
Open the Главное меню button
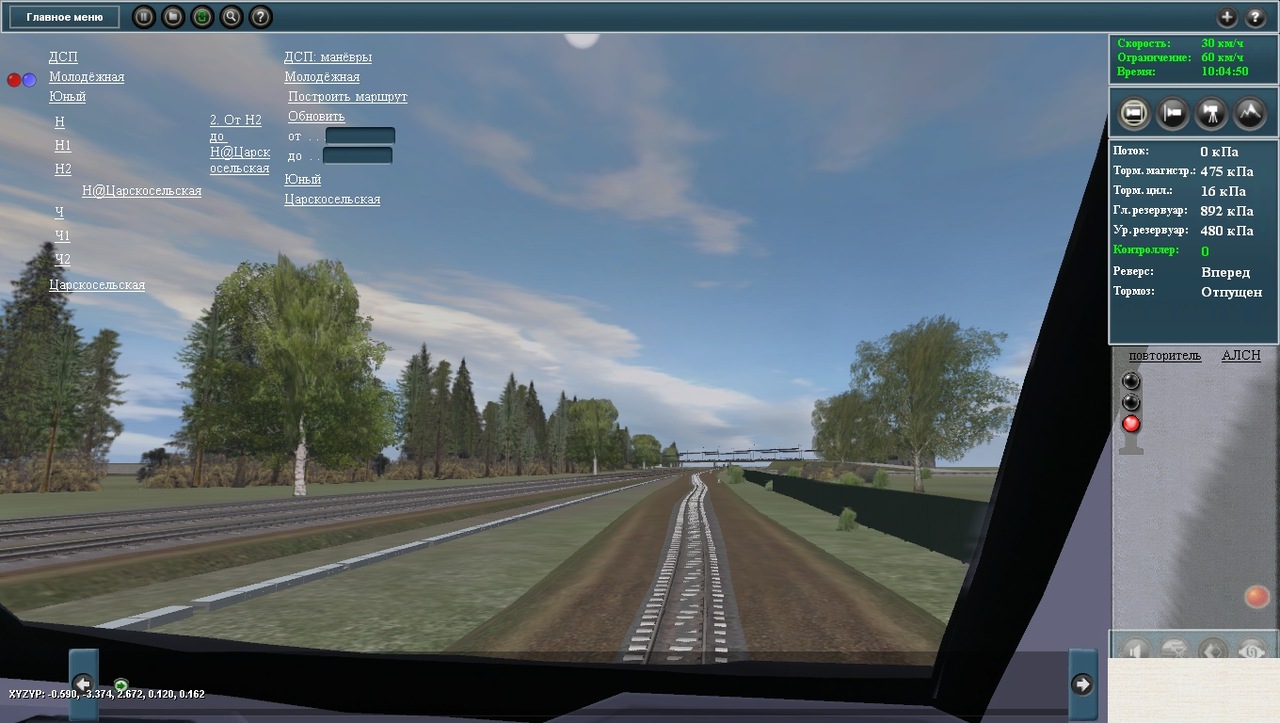(x=65, y=17)
